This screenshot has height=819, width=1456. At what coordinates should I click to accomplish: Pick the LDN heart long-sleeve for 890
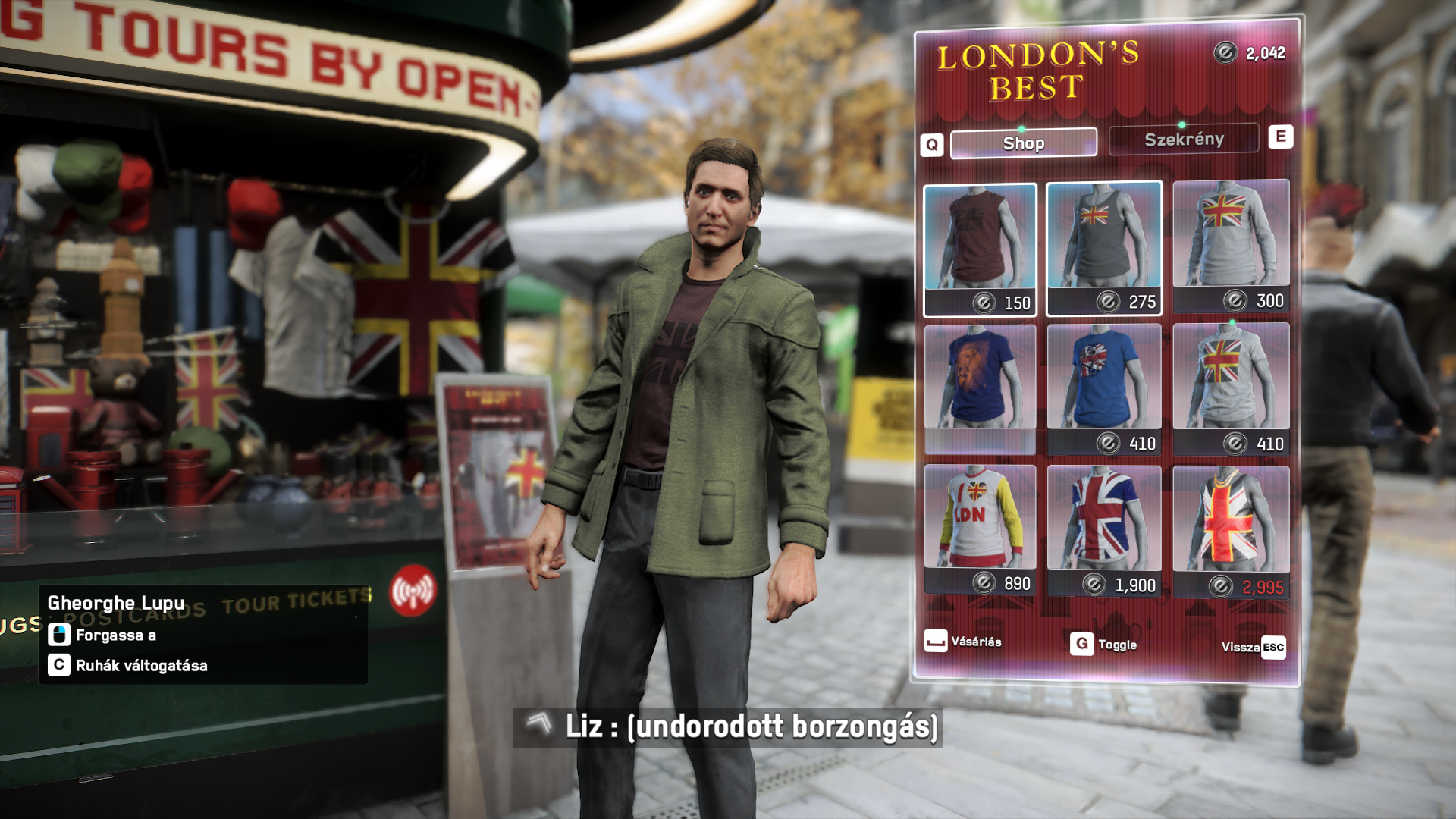980,529
